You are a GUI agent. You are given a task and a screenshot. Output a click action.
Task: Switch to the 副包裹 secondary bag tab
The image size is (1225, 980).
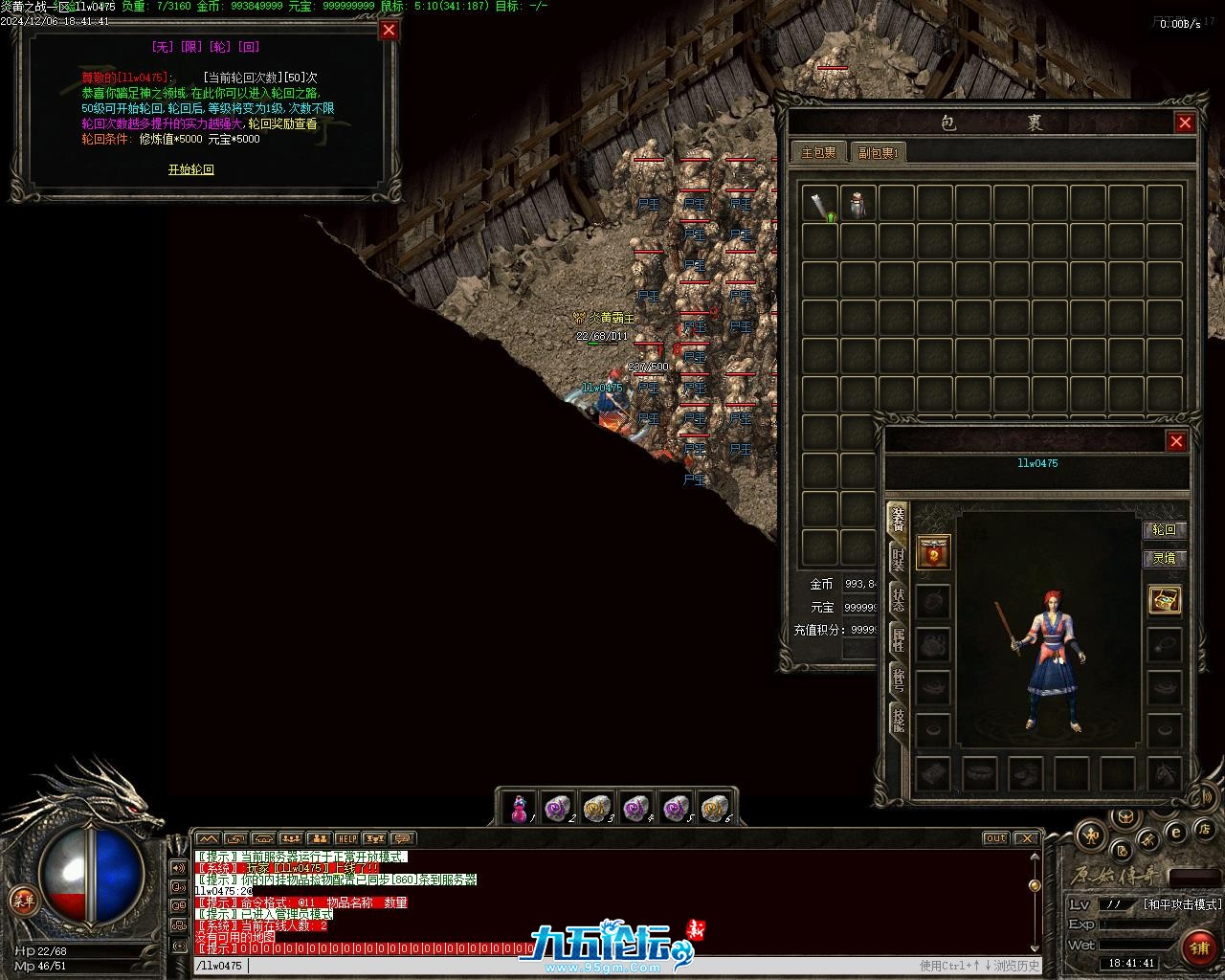click(x=875, y=152)
